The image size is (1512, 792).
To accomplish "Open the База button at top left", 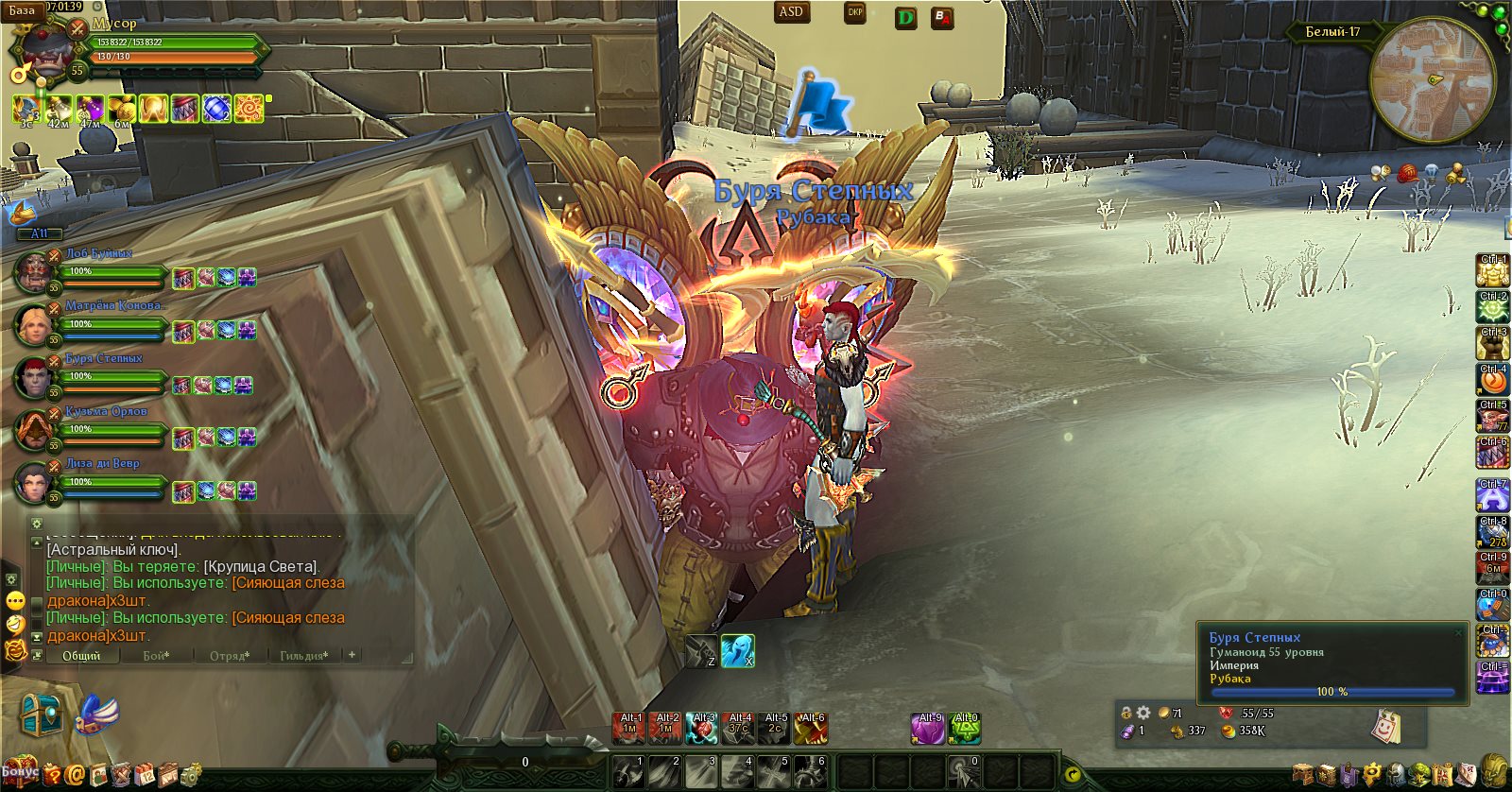I will [x=21, y=10].
